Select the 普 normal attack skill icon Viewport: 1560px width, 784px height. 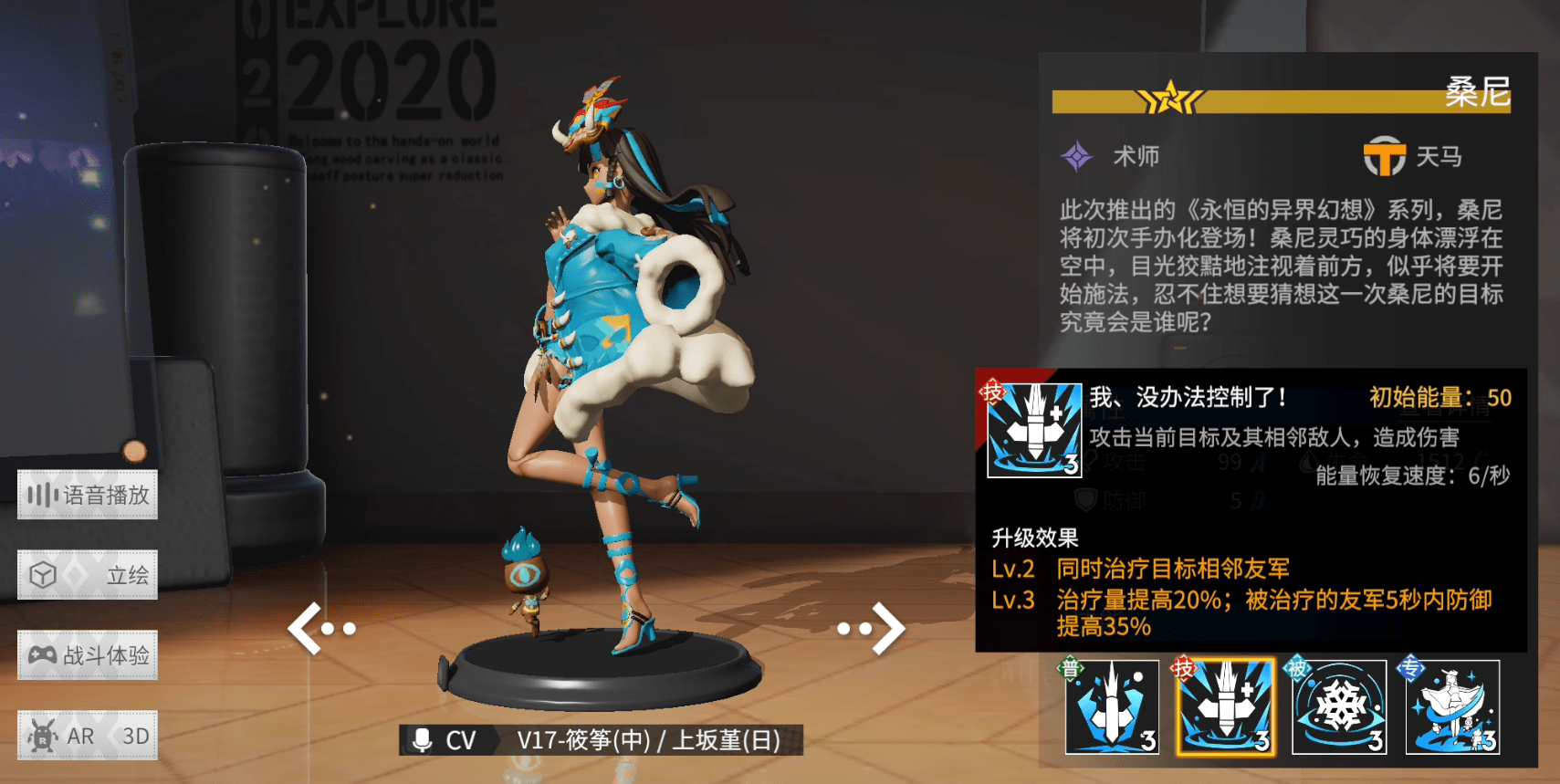tap(1112, 707)
